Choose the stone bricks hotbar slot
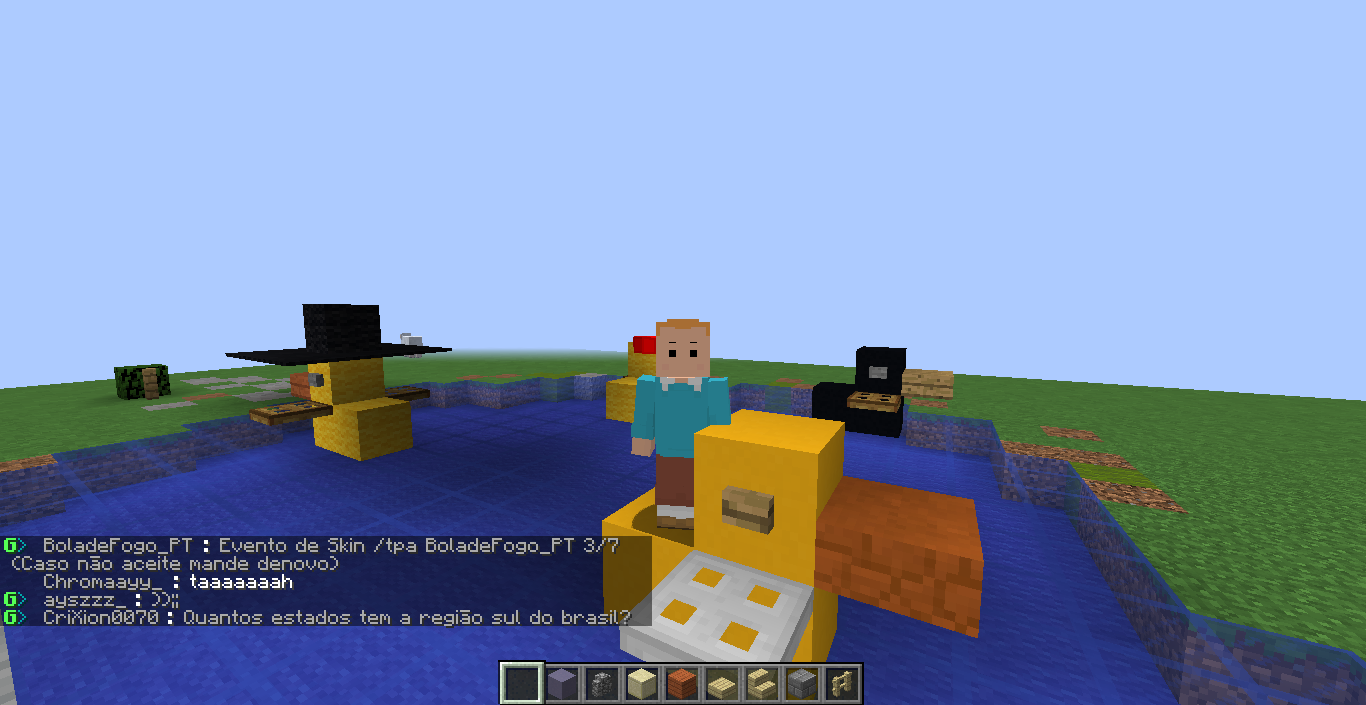This screenshot has width=1366, height=705. pyautogui.click(x=802, y=684)
